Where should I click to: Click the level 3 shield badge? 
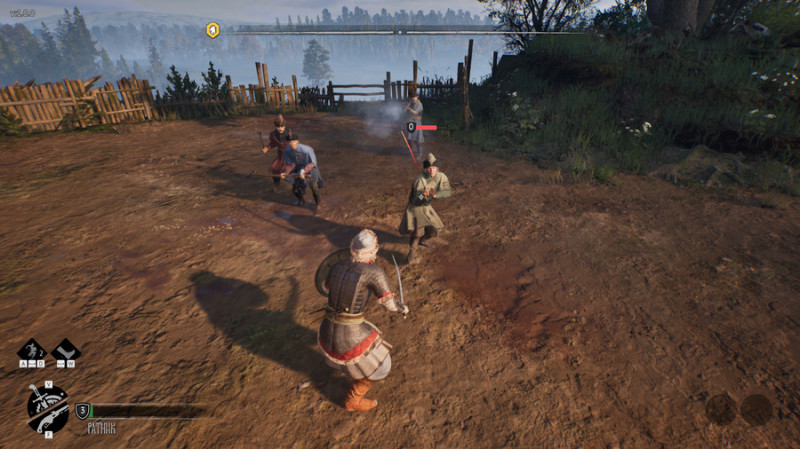[x=83, y=410]
